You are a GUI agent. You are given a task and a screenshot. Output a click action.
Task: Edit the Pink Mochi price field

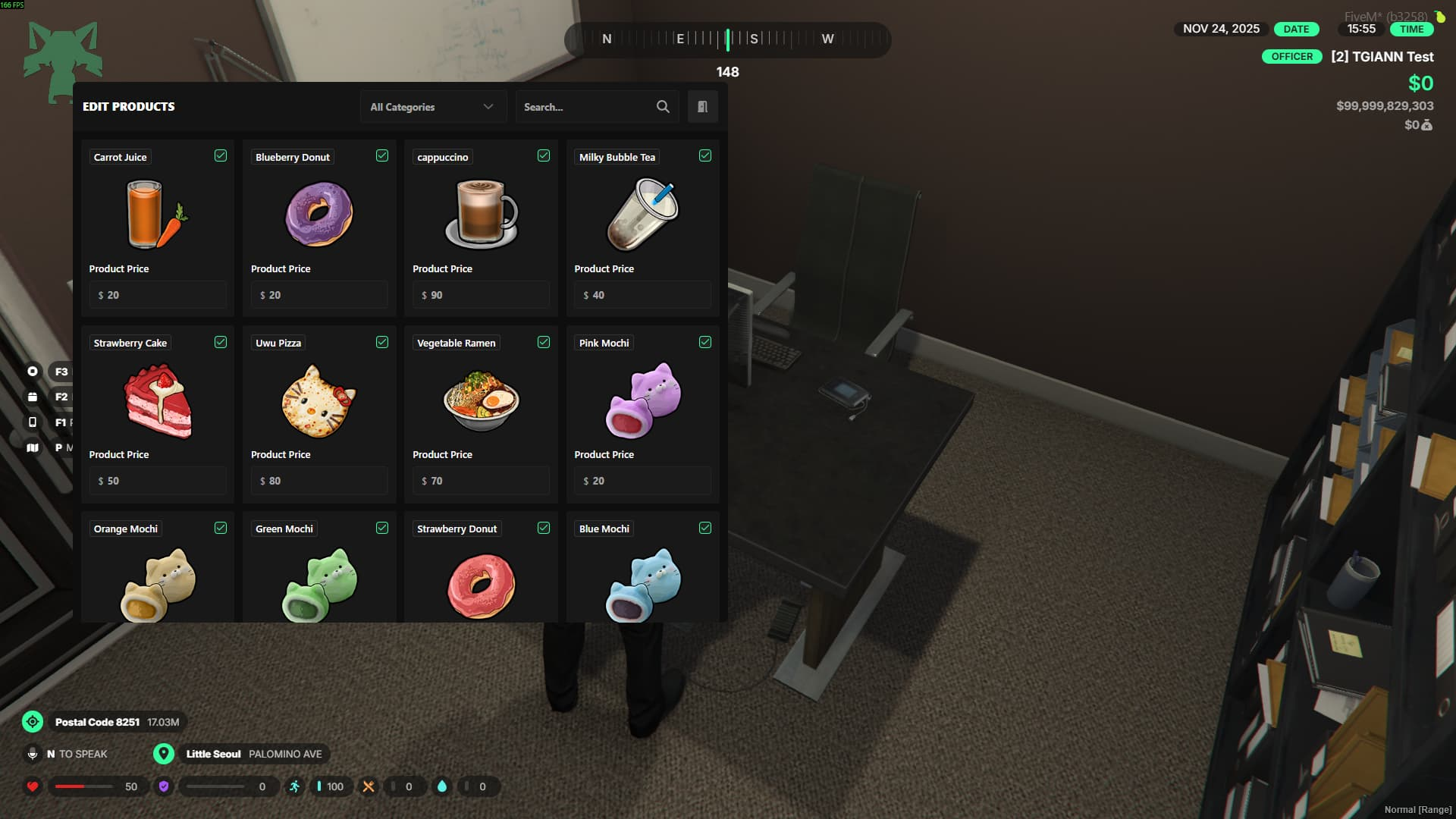pos(642,481)
